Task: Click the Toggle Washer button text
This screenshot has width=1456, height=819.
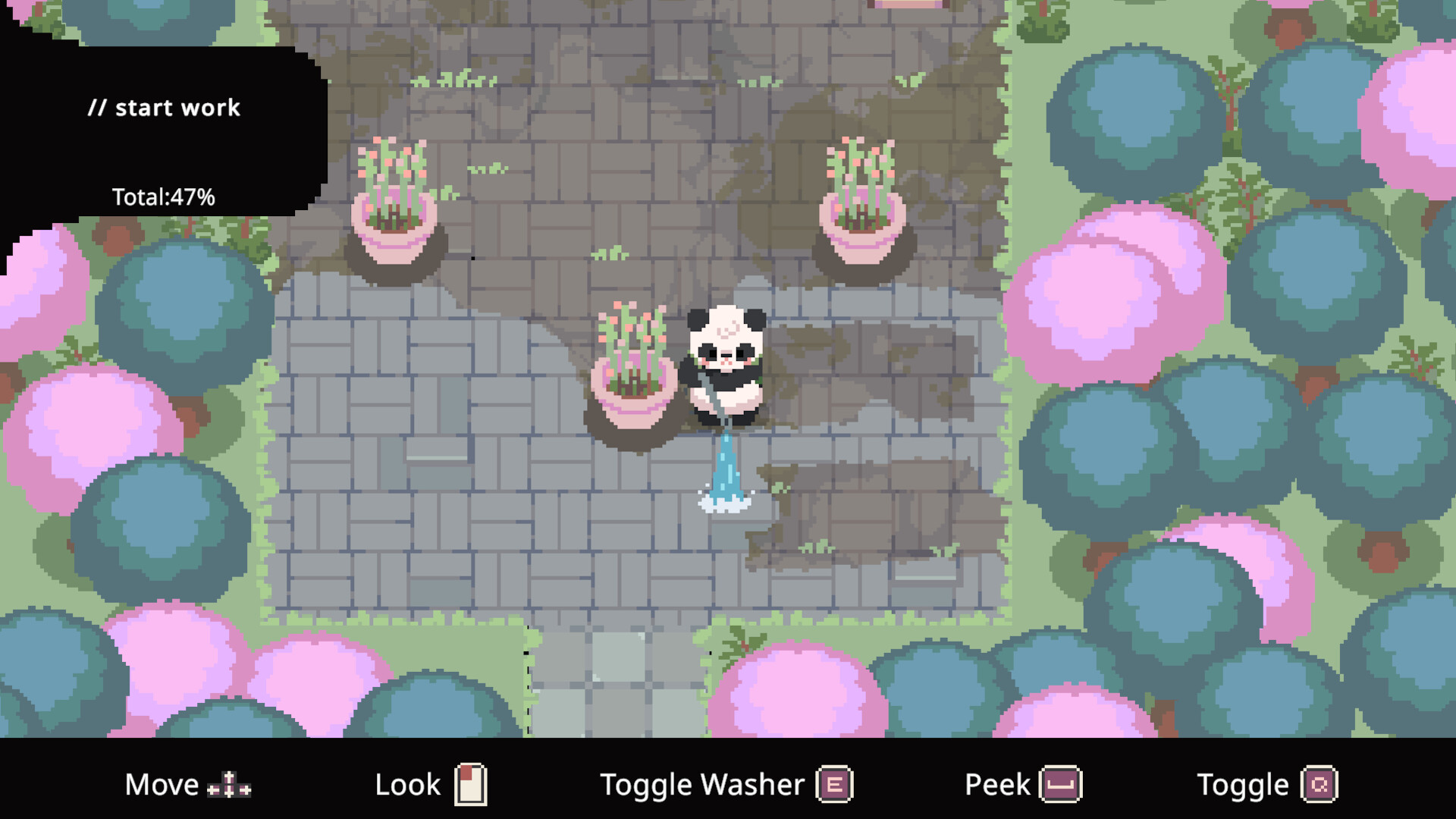Action: [701, 784]
